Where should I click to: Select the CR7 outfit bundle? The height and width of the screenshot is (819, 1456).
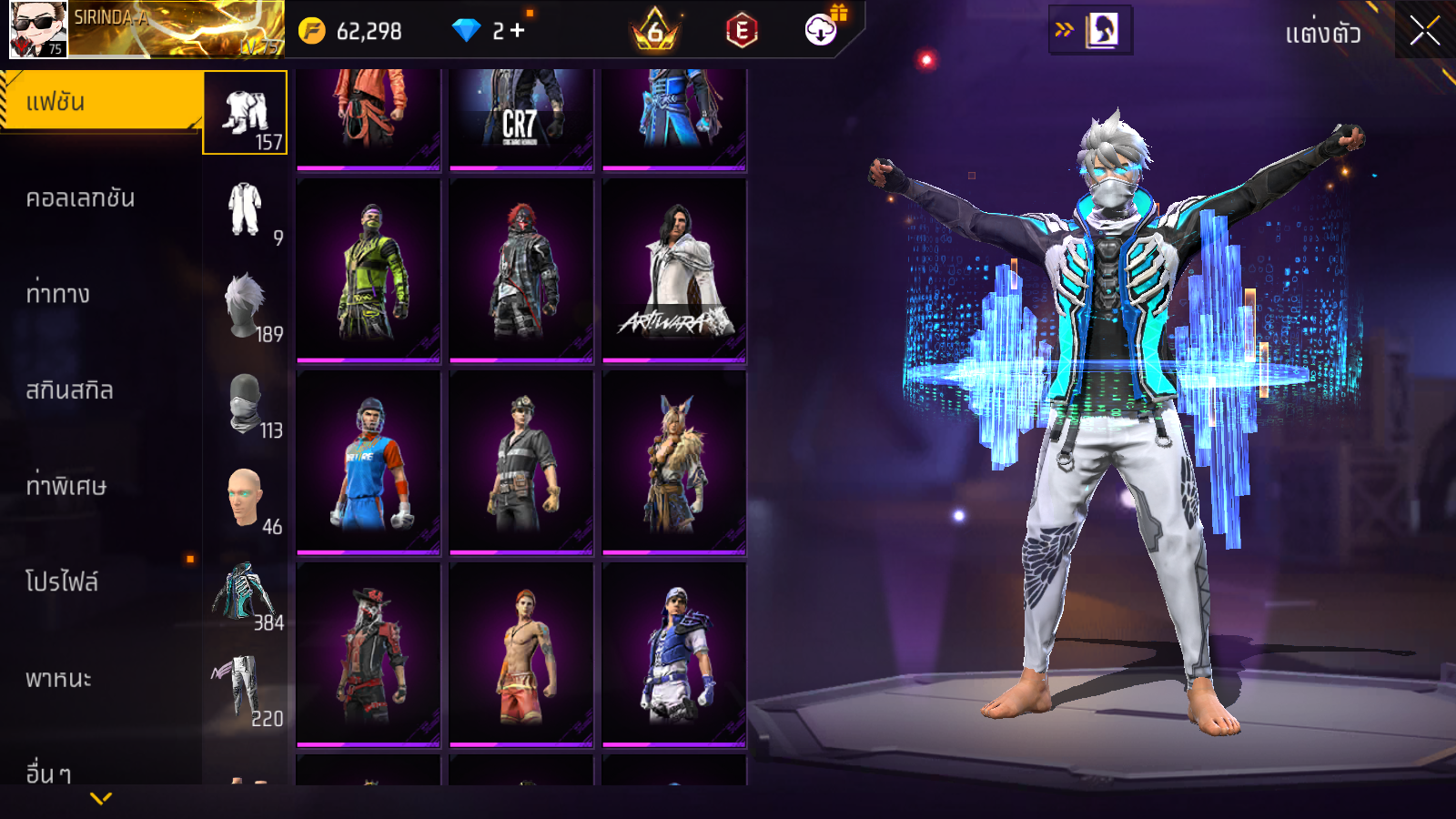point(521,118)
